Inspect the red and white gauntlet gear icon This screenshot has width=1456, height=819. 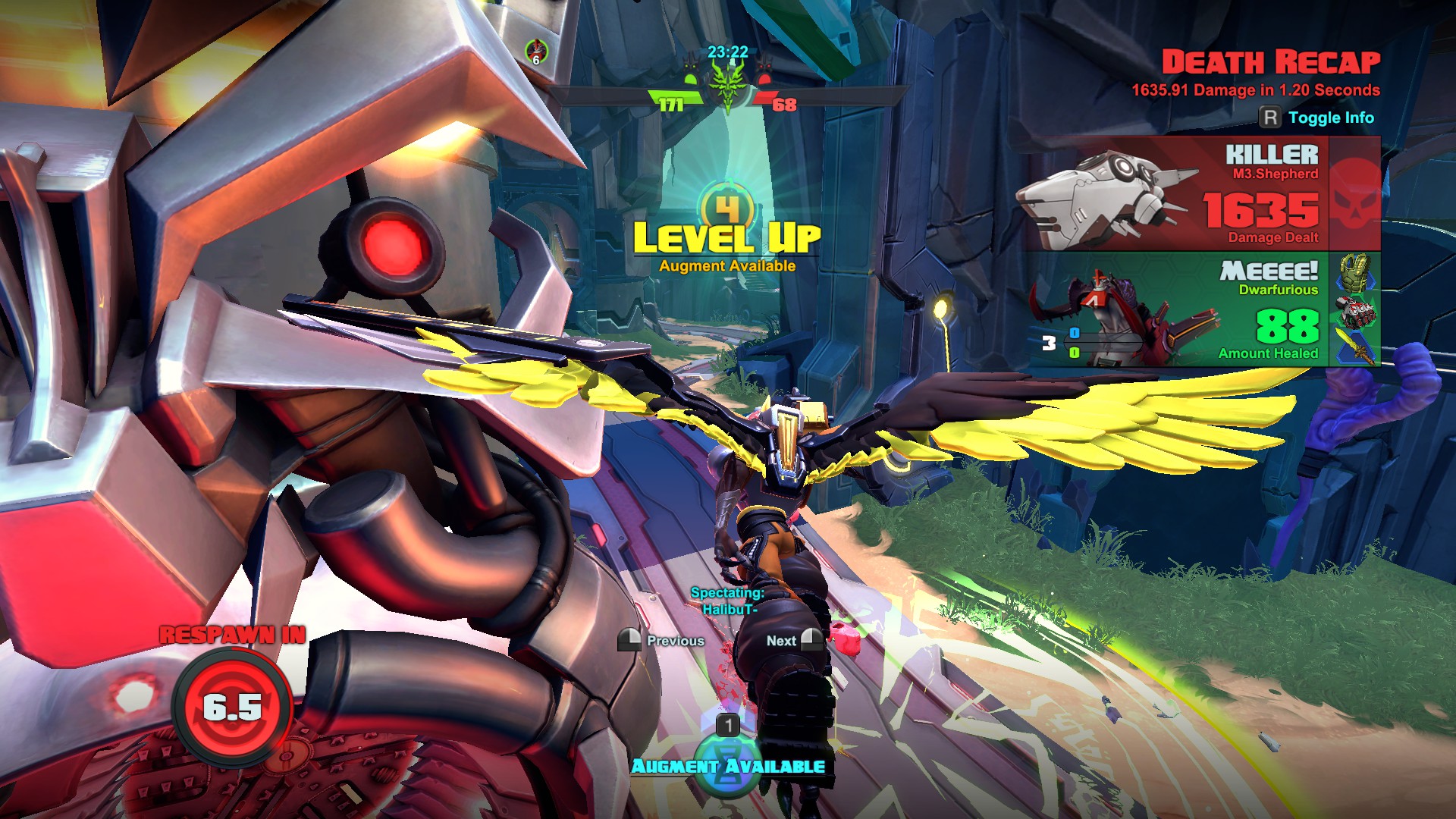1355,311
